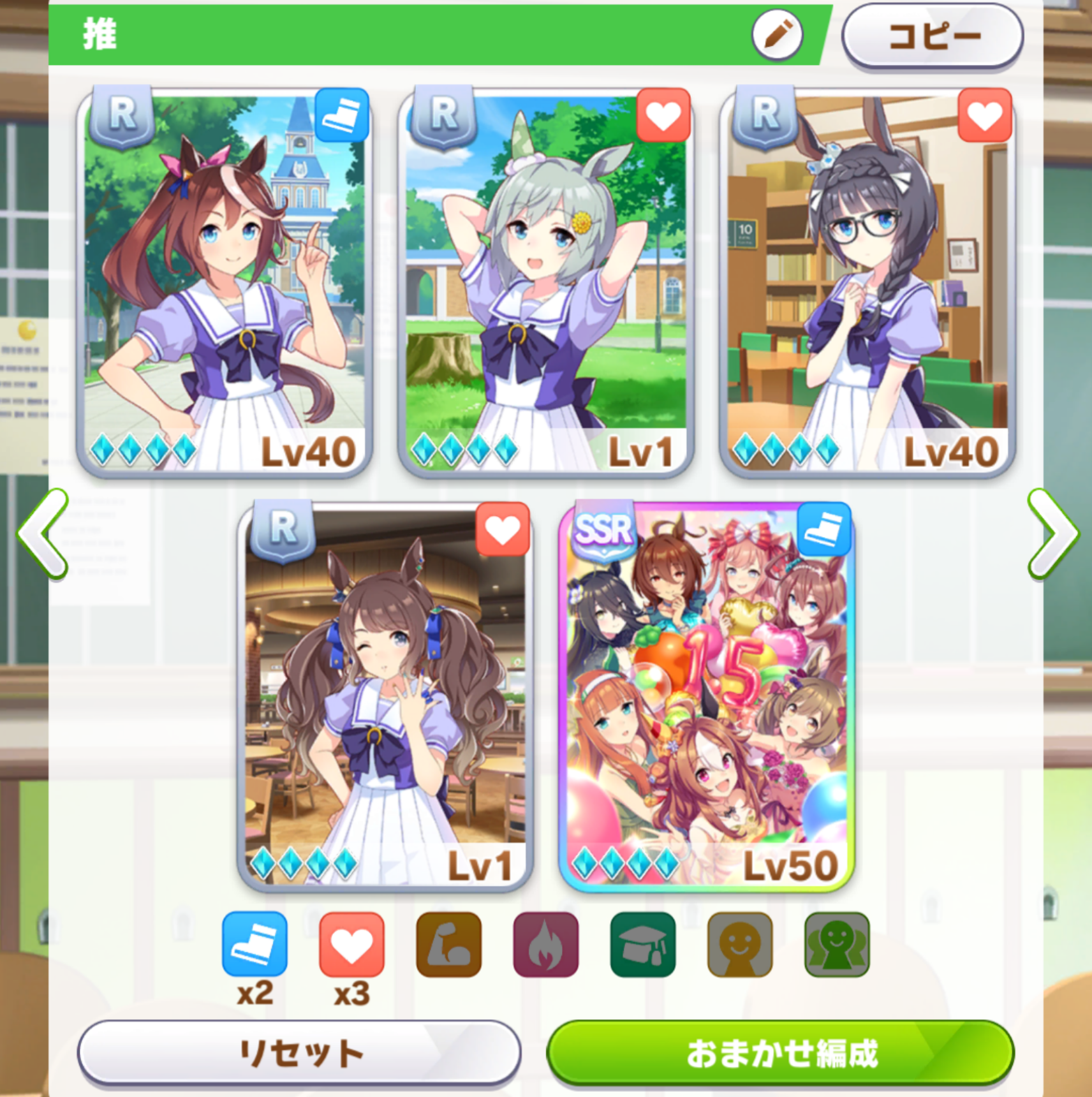The width and height of the screenshot is (1092, 1097).
Task: Auto-build the deck with おまかせ編成
Action: click(780, 1052)
